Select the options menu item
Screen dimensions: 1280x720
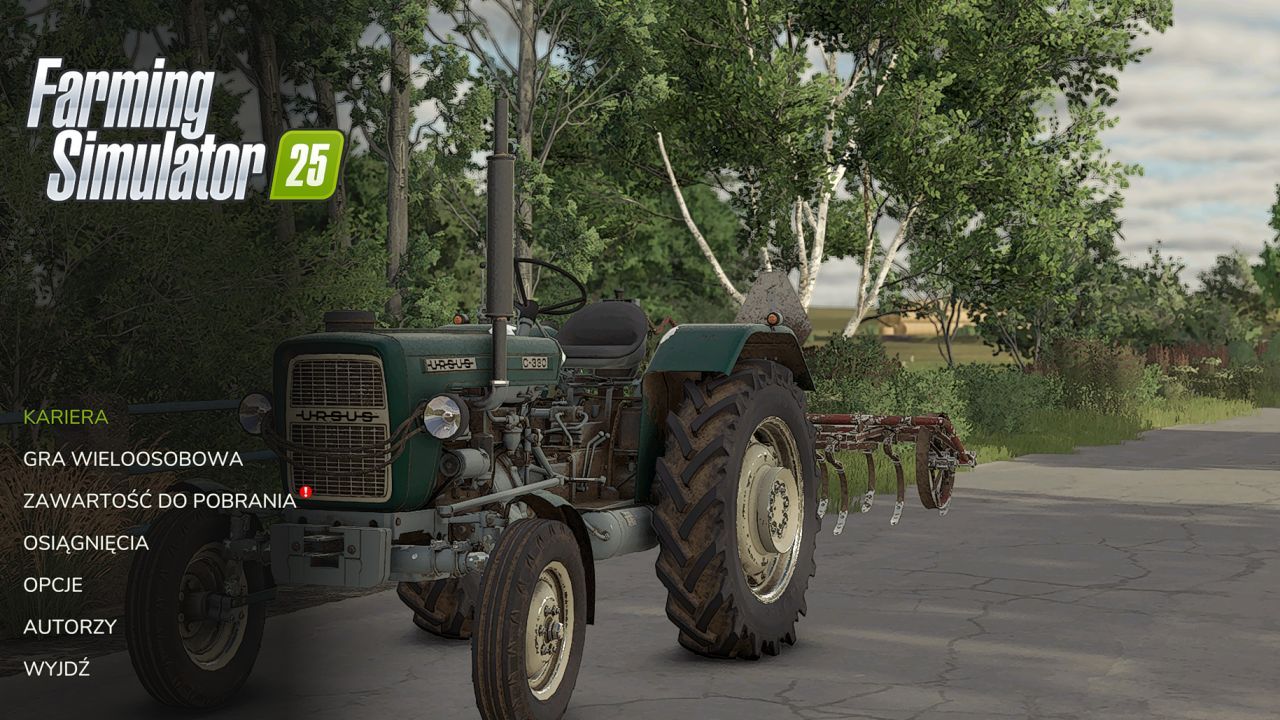click(53, 586)
